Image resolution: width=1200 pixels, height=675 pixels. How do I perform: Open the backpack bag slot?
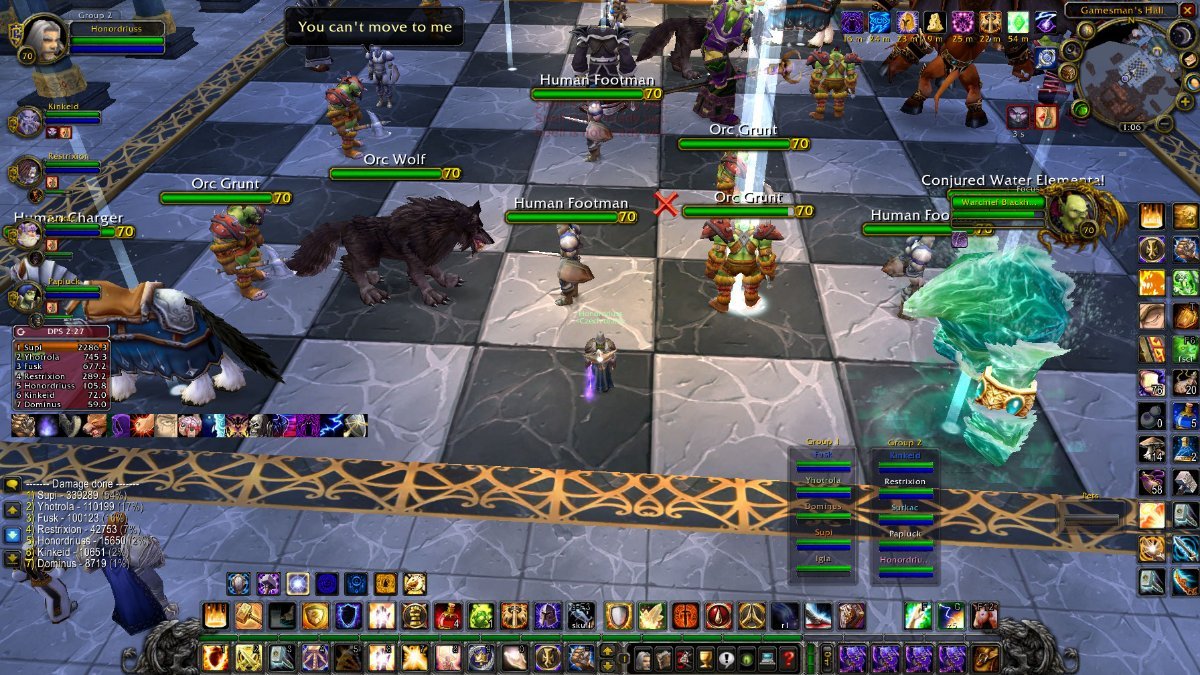[x=985, y=657]
